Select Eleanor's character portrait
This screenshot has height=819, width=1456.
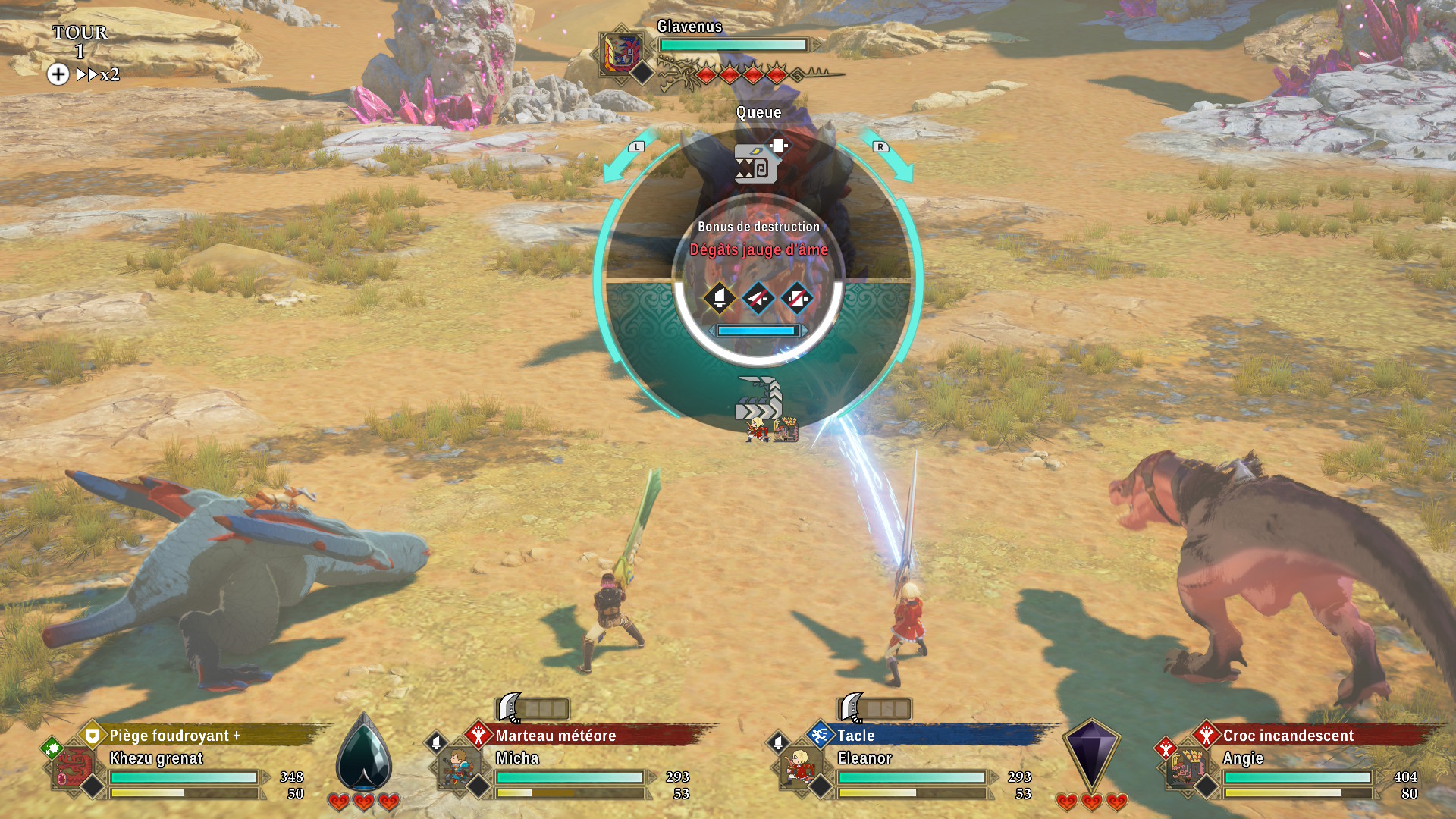799,768
